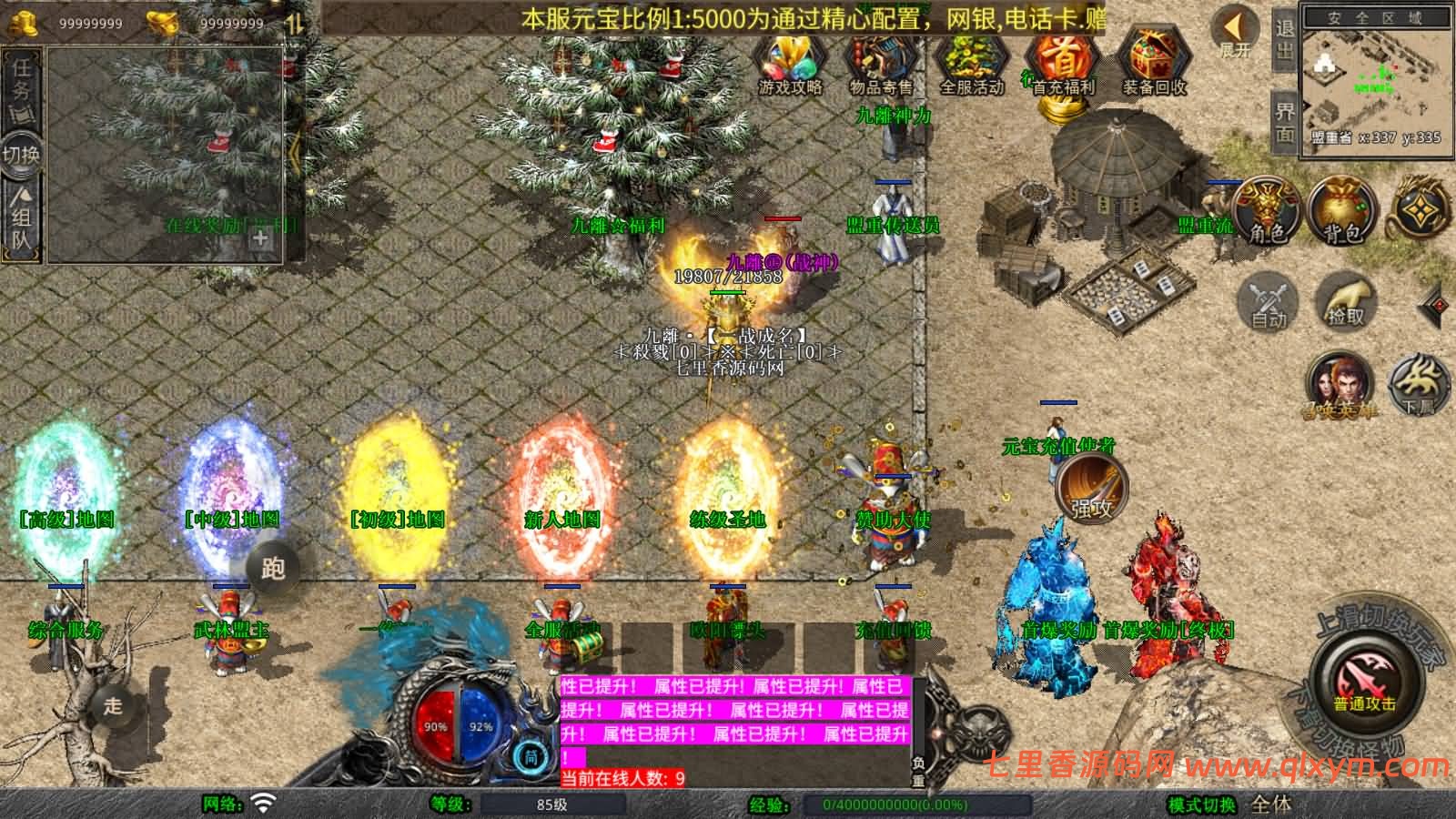The width and height of the screenshot is (1456, 819).
Task: Use the 强攻 strong attack skill
Action: pyautogui.click(x=1092, y=490)
